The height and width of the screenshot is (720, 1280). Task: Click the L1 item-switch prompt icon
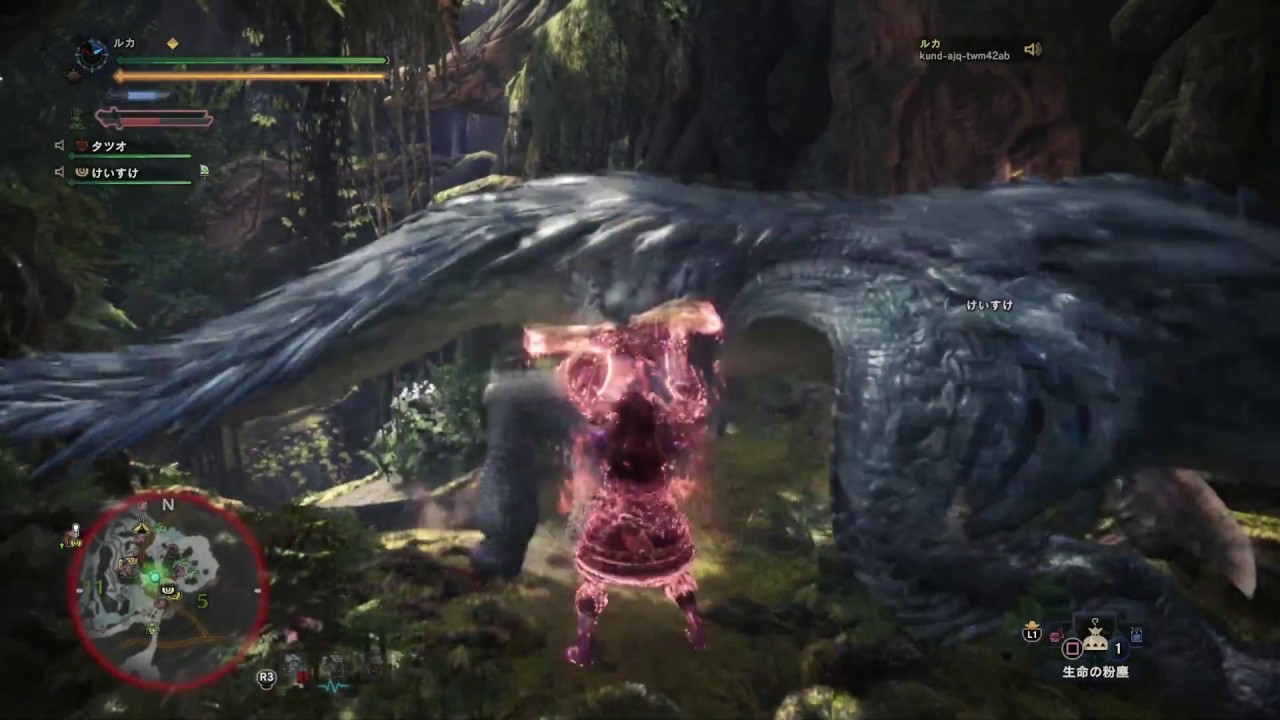[x=1032, y=634]
